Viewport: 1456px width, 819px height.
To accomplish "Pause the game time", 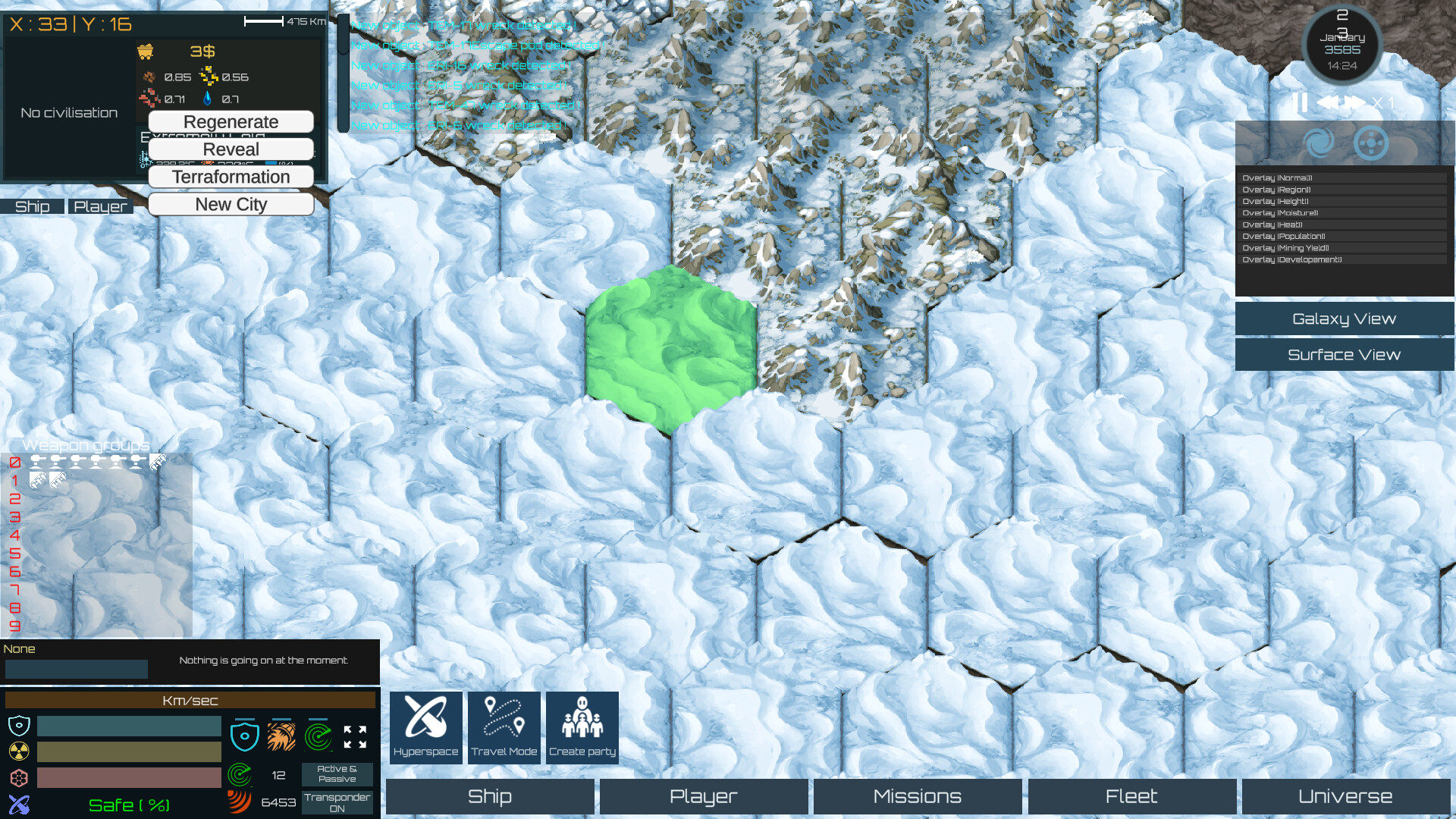I will [1300, 103].
